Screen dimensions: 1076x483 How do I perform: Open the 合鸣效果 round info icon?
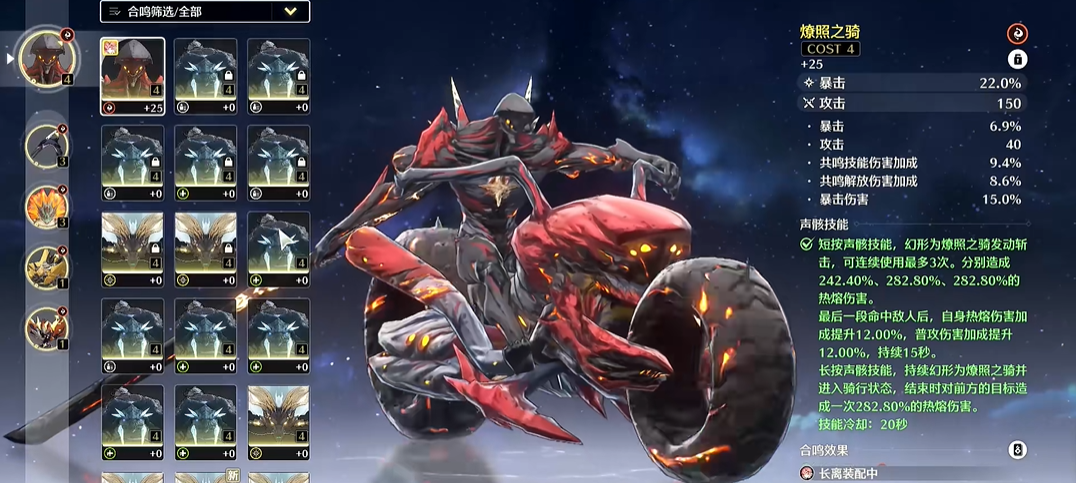(1017, 450)
